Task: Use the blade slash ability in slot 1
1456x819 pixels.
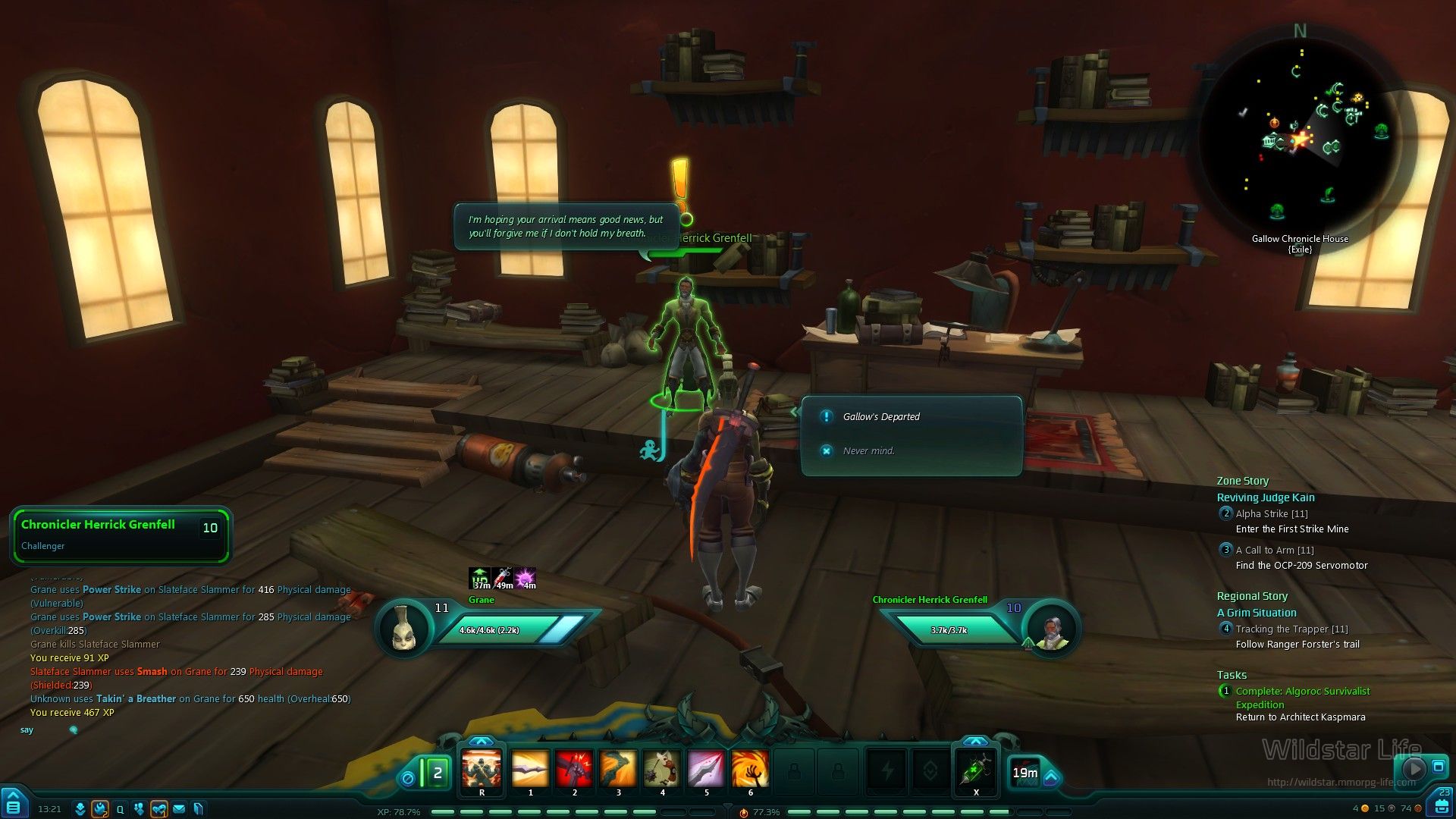Action: coord(530,769)
